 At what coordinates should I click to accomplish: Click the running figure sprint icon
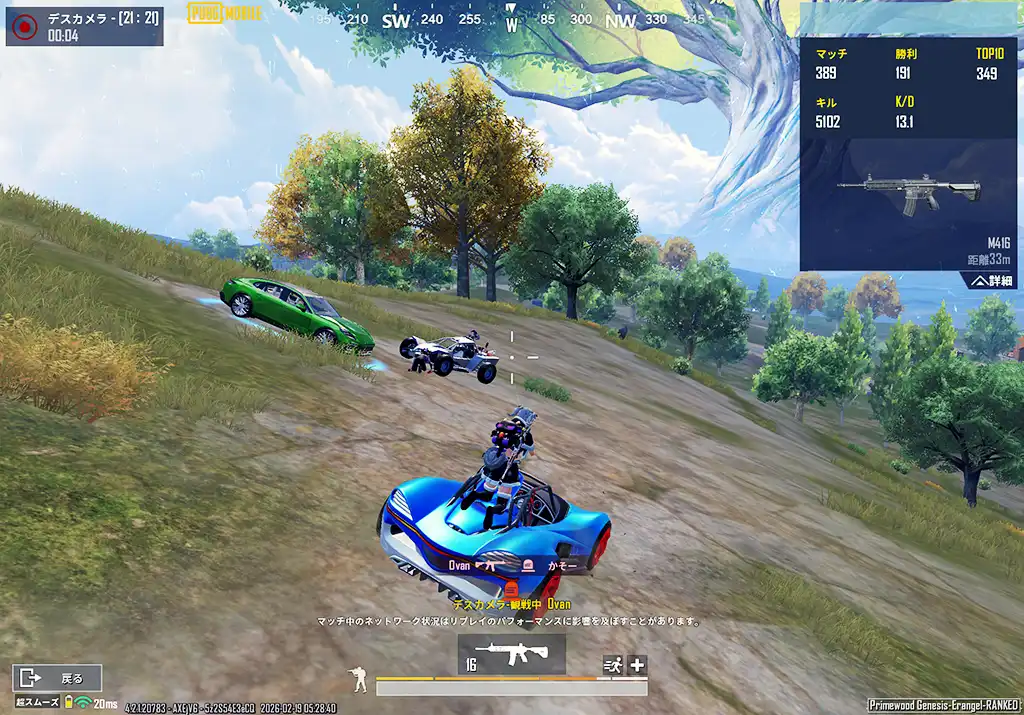[x=612, y=665]
